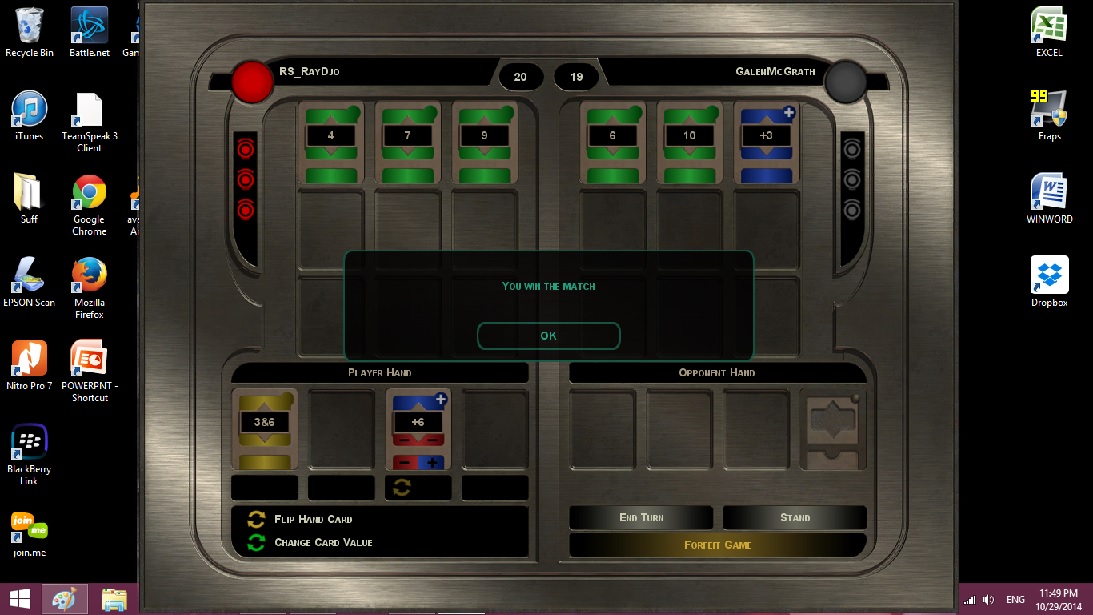Forfeit the game

[717, 545]
